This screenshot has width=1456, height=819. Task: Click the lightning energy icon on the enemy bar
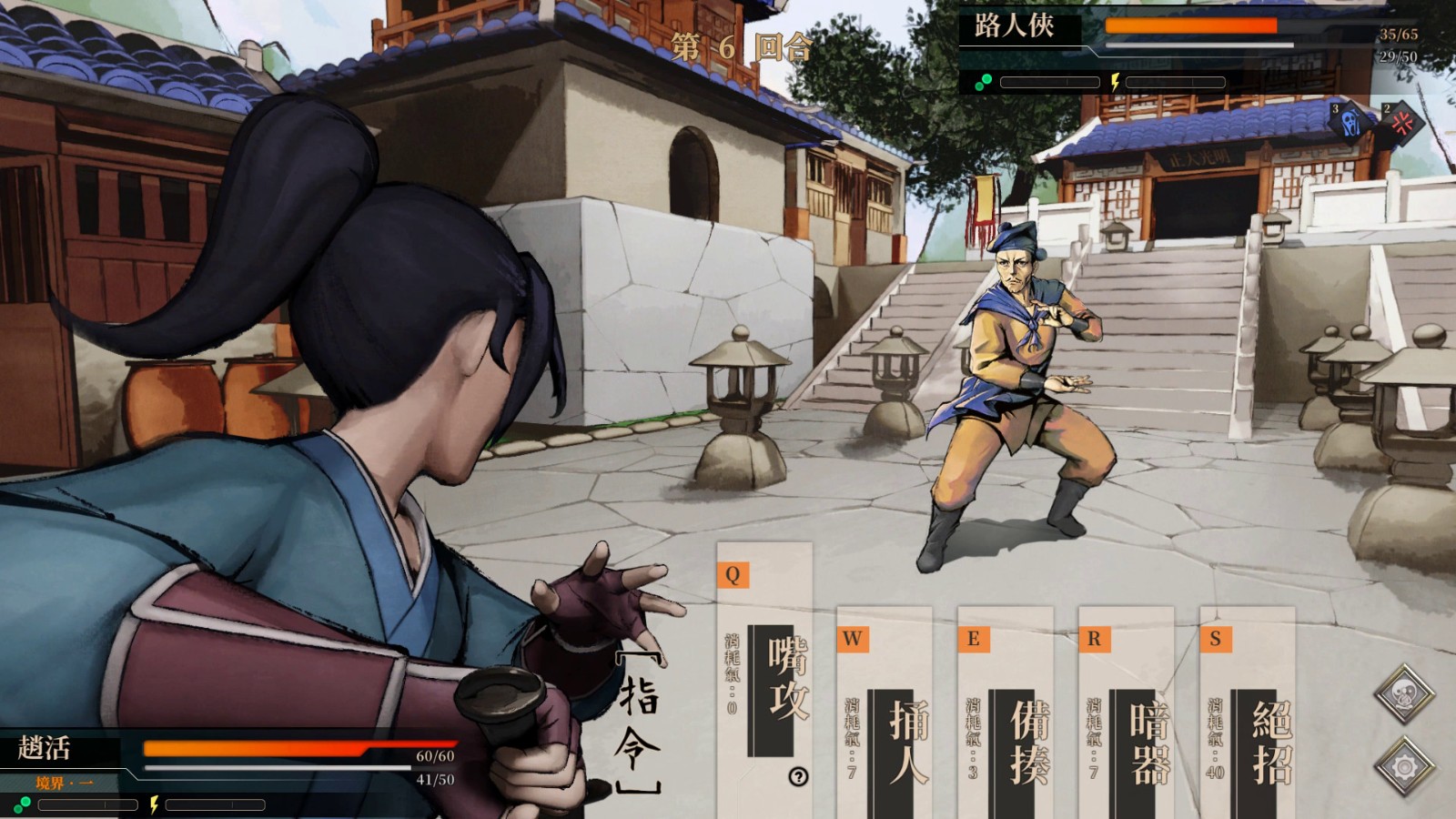pyautogui.click(x=1114, y=82)
